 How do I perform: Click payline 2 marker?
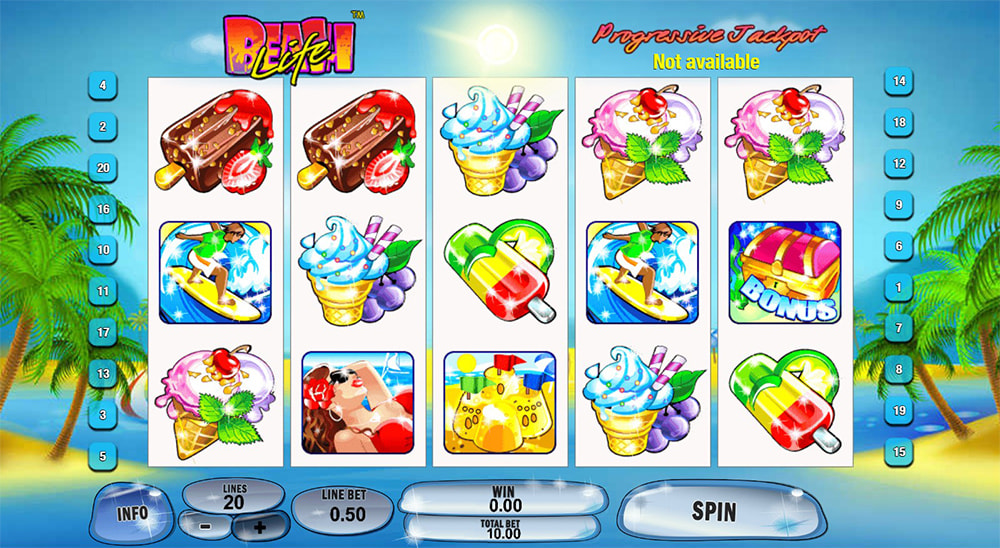click(103, 127)
